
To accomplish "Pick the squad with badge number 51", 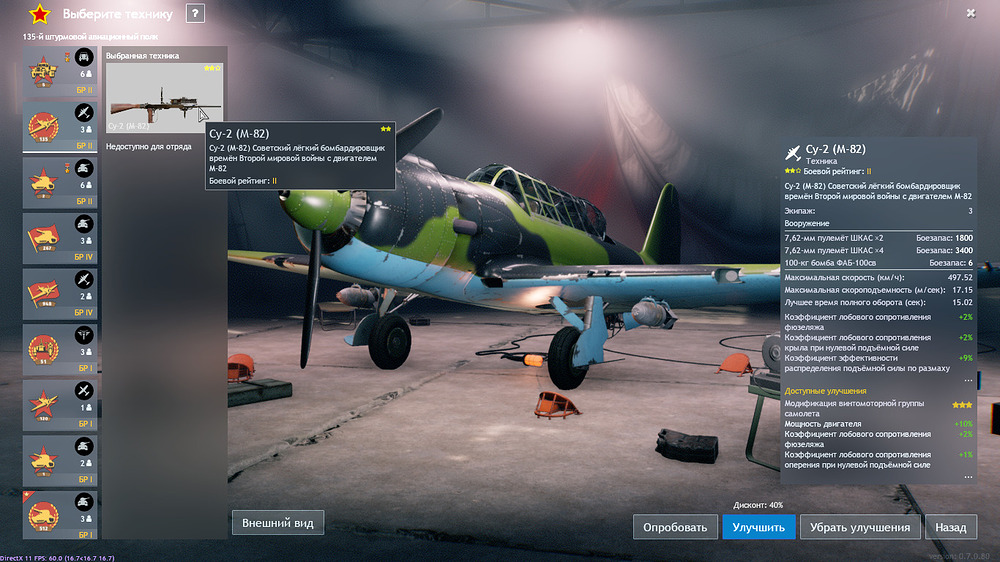I will pos(60,349).
